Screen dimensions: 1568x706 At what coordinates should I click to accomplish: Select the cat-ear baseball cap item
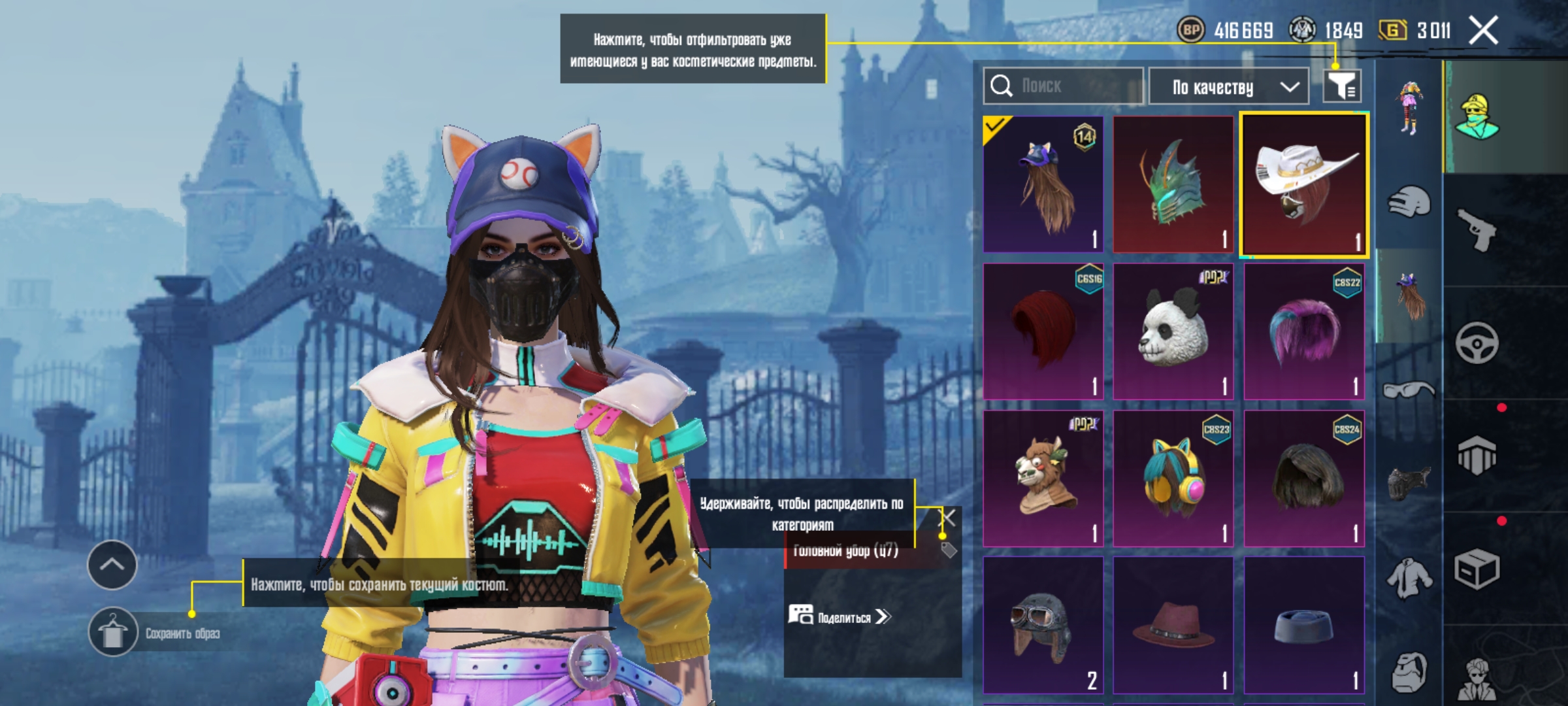point(1043,184)
